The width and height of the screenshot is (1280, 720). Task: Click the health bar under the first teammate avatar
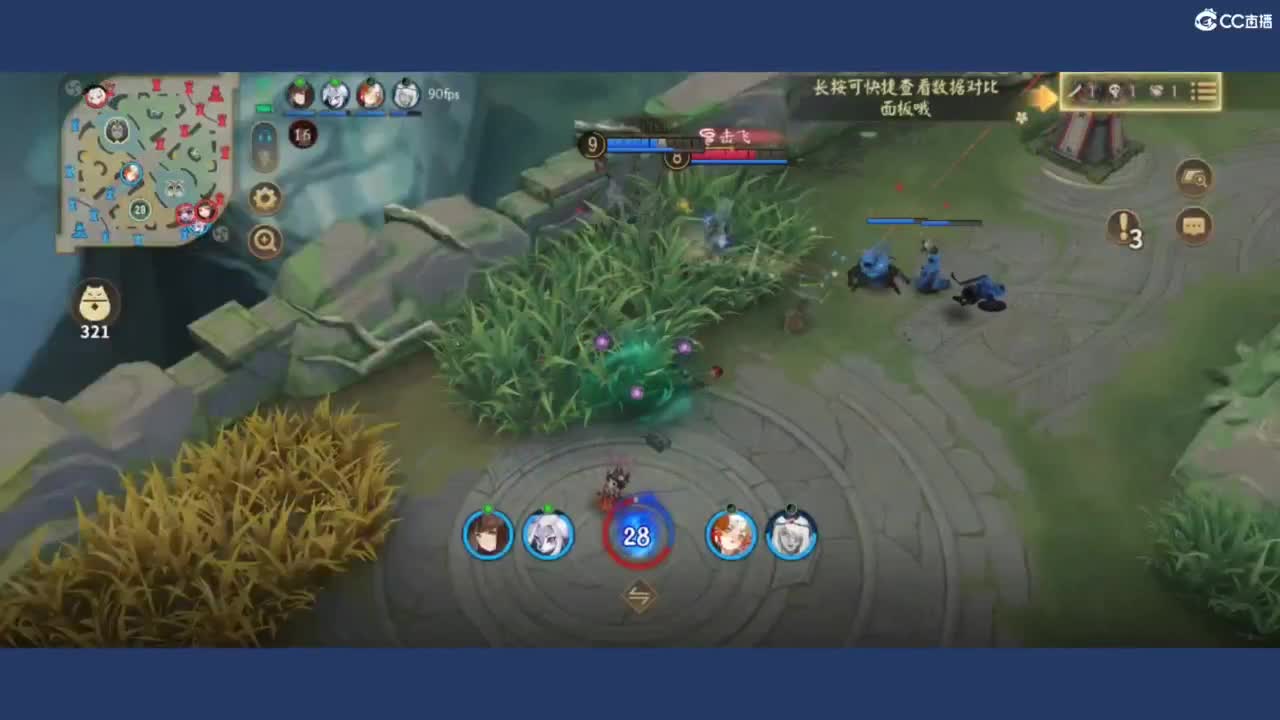[298, 113]
